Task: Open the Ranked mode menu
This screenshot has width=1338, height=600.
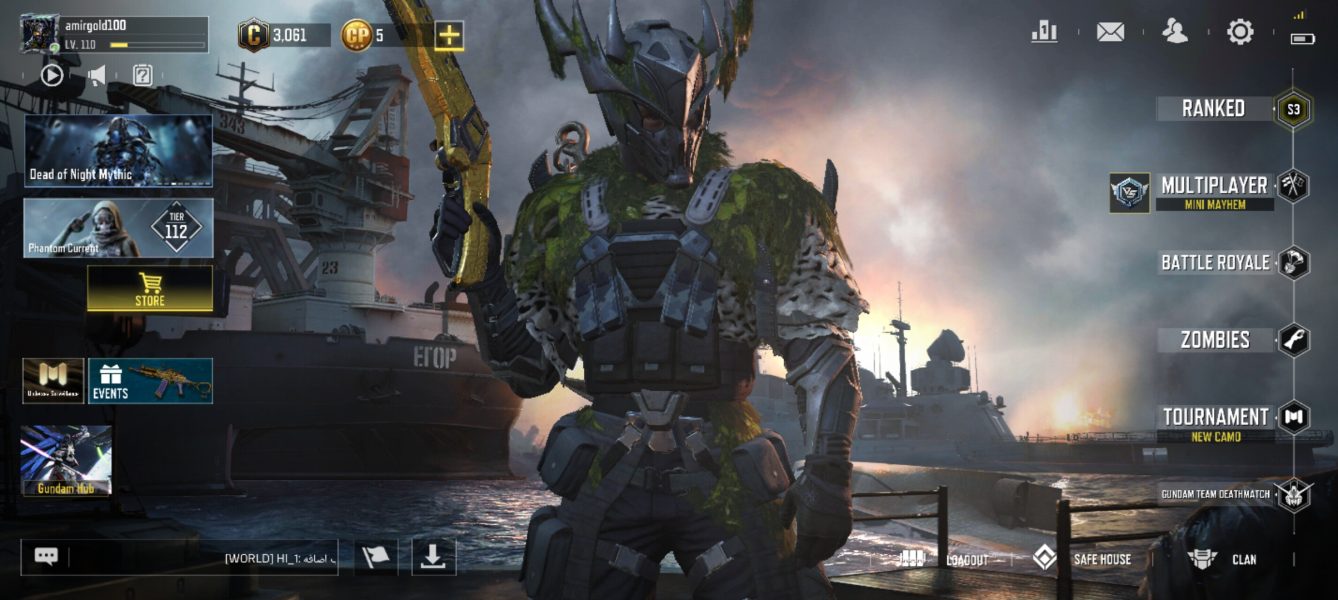Action: 1214,108
